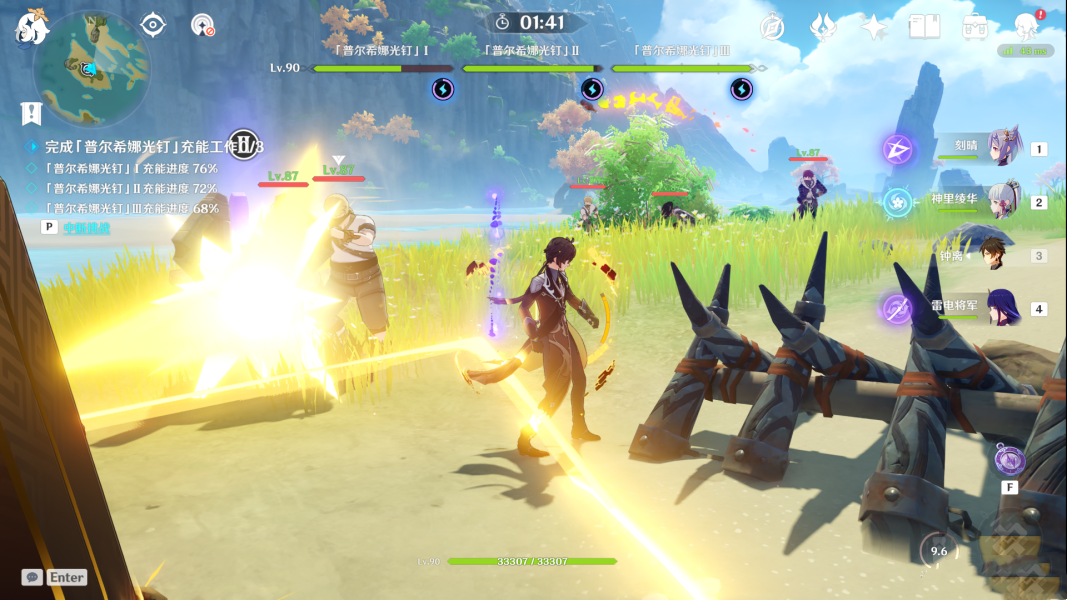This screenshot has height=600, width=1067.
Task: Open the Wish menu winged icon
Action: (x=823, y=27)
